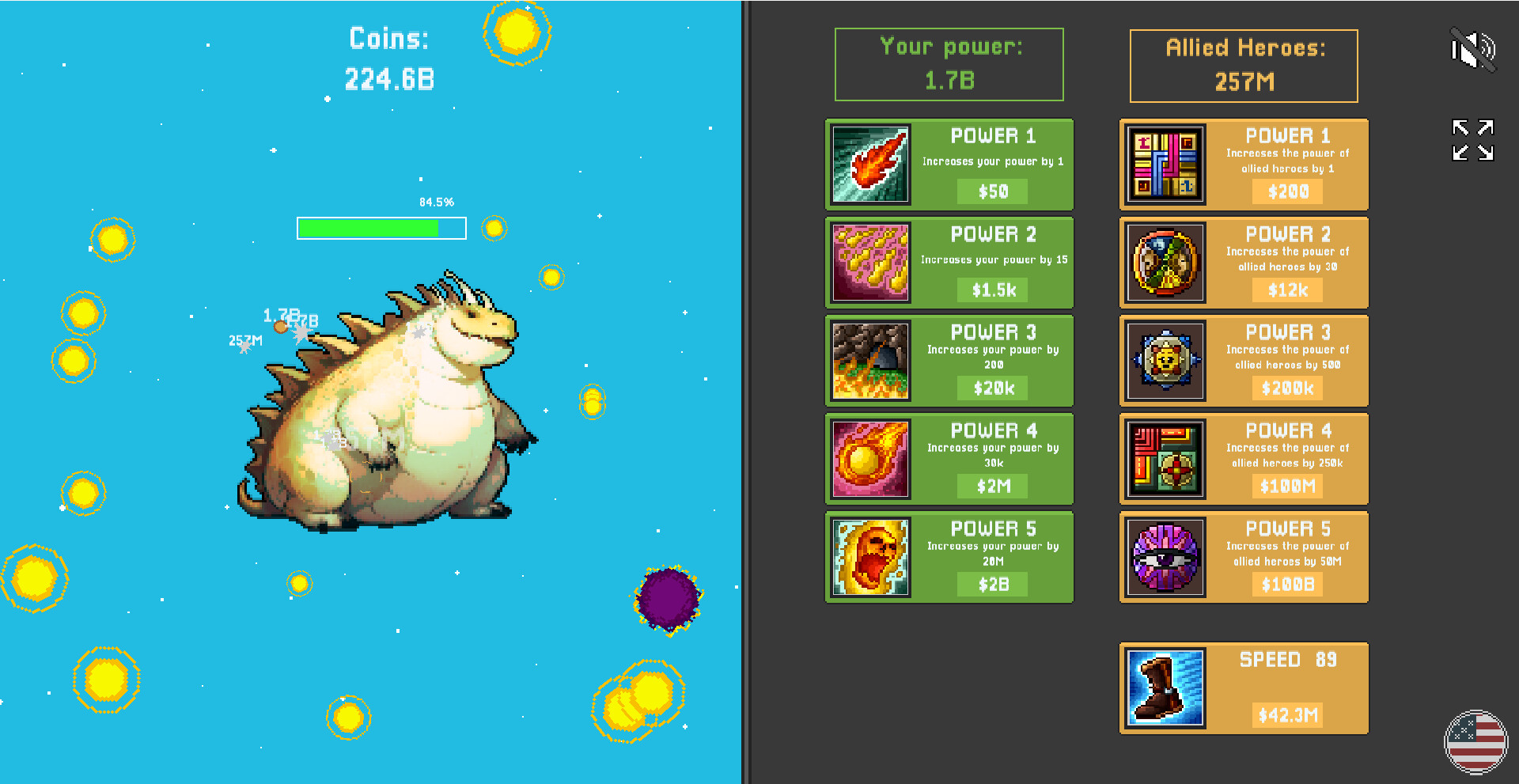Buy Power 1 upgrade for $50
Image resolution: width=1519 pixels, height=784 pixels.
point(991,191)
